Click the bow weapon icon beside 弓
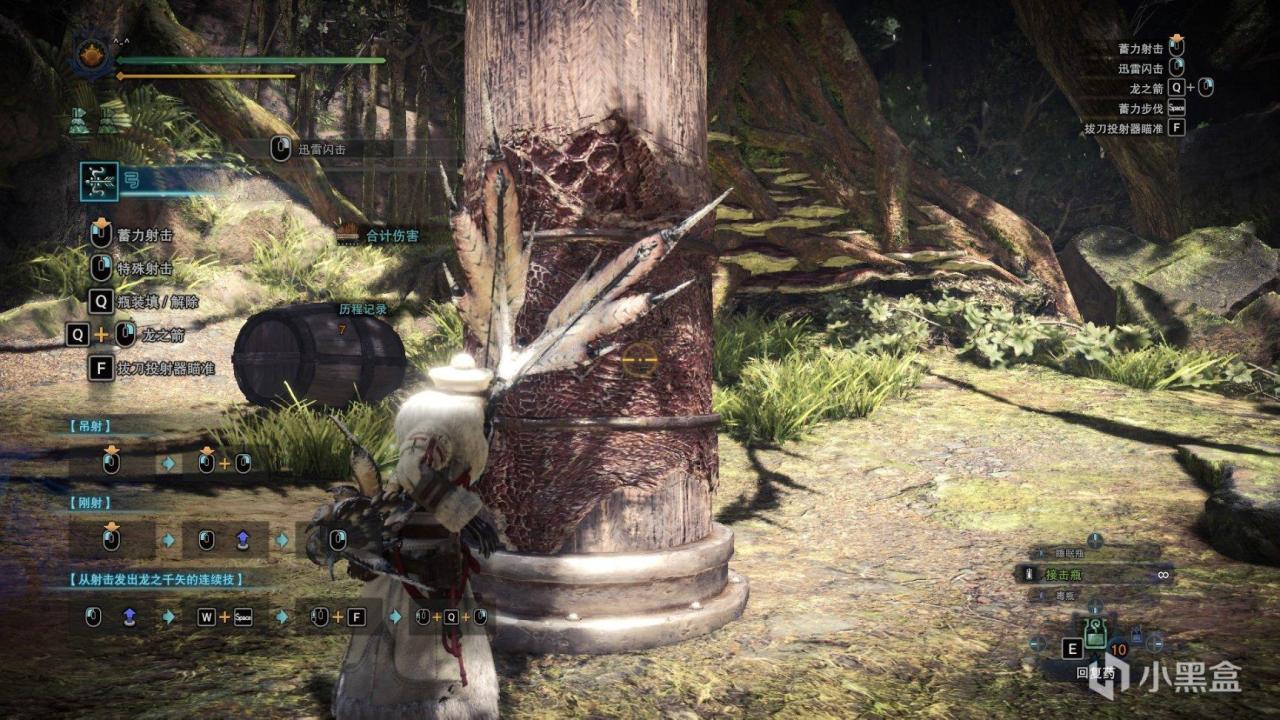The height and width of the screenshot is (720, 1280). (x=99, y=181)
